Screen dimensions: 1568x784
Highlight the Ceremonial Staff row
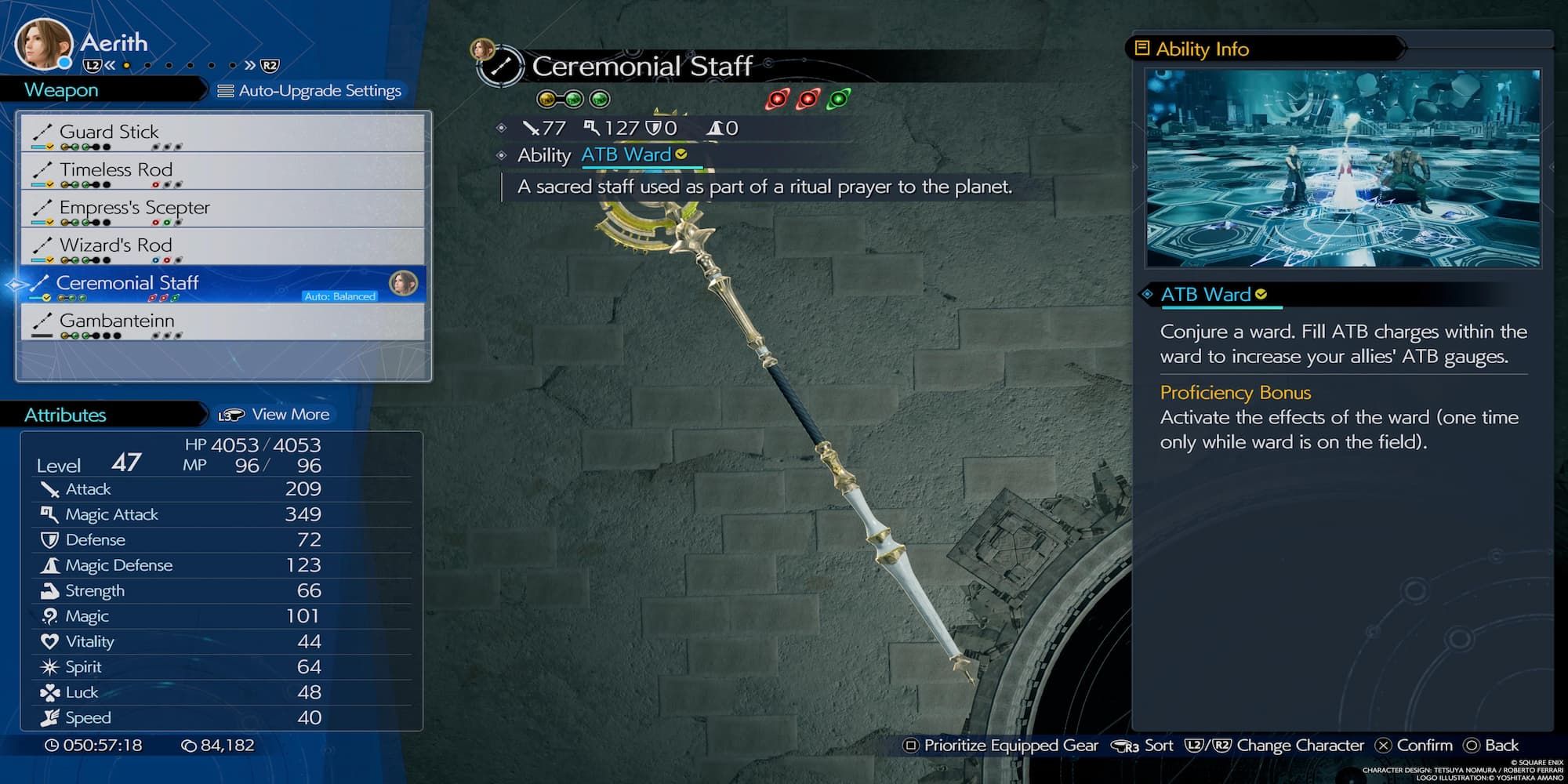[x=223, y=284]
